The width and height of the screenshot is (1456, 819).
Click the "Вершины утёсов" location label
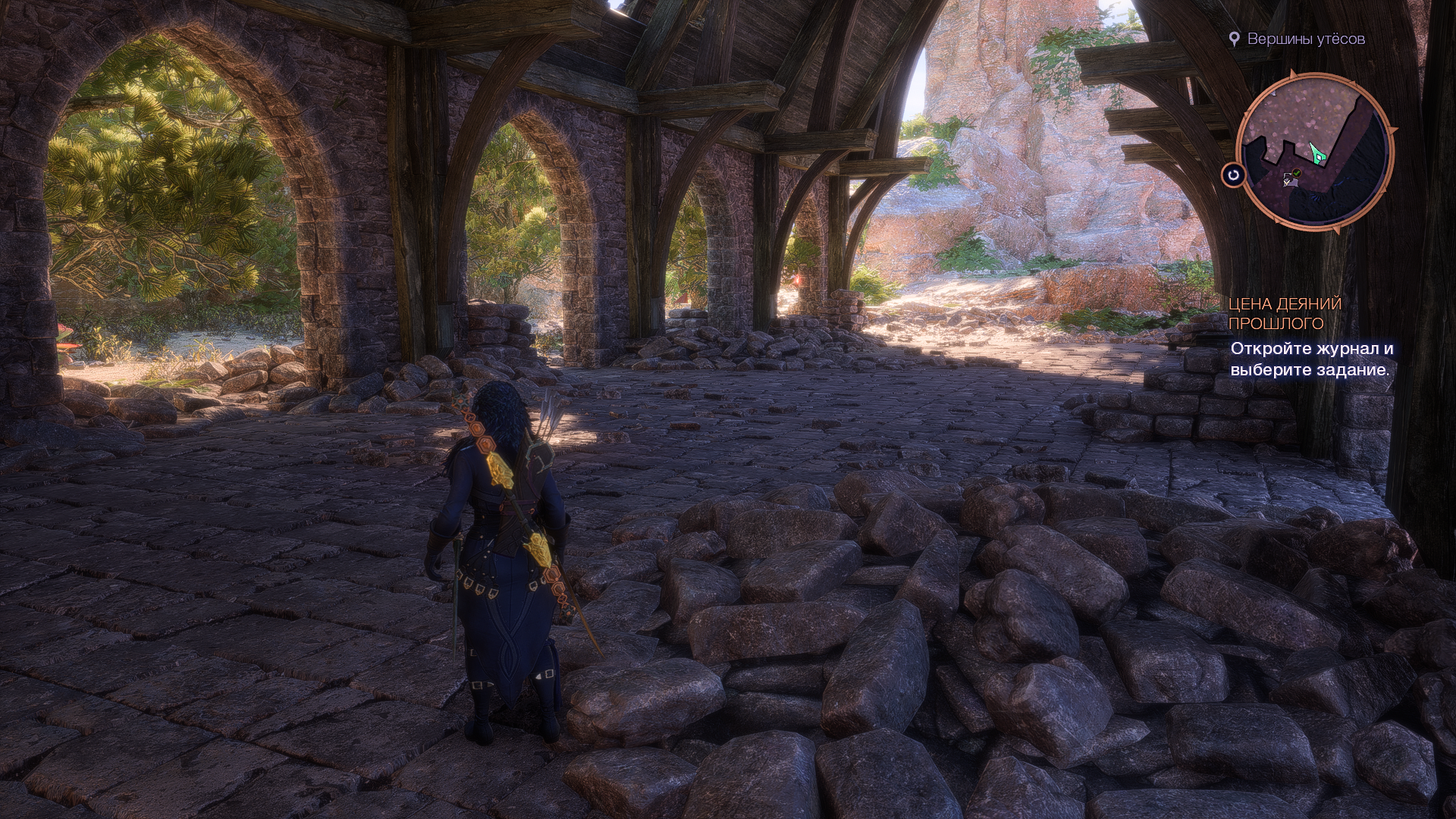[1306, 39]
